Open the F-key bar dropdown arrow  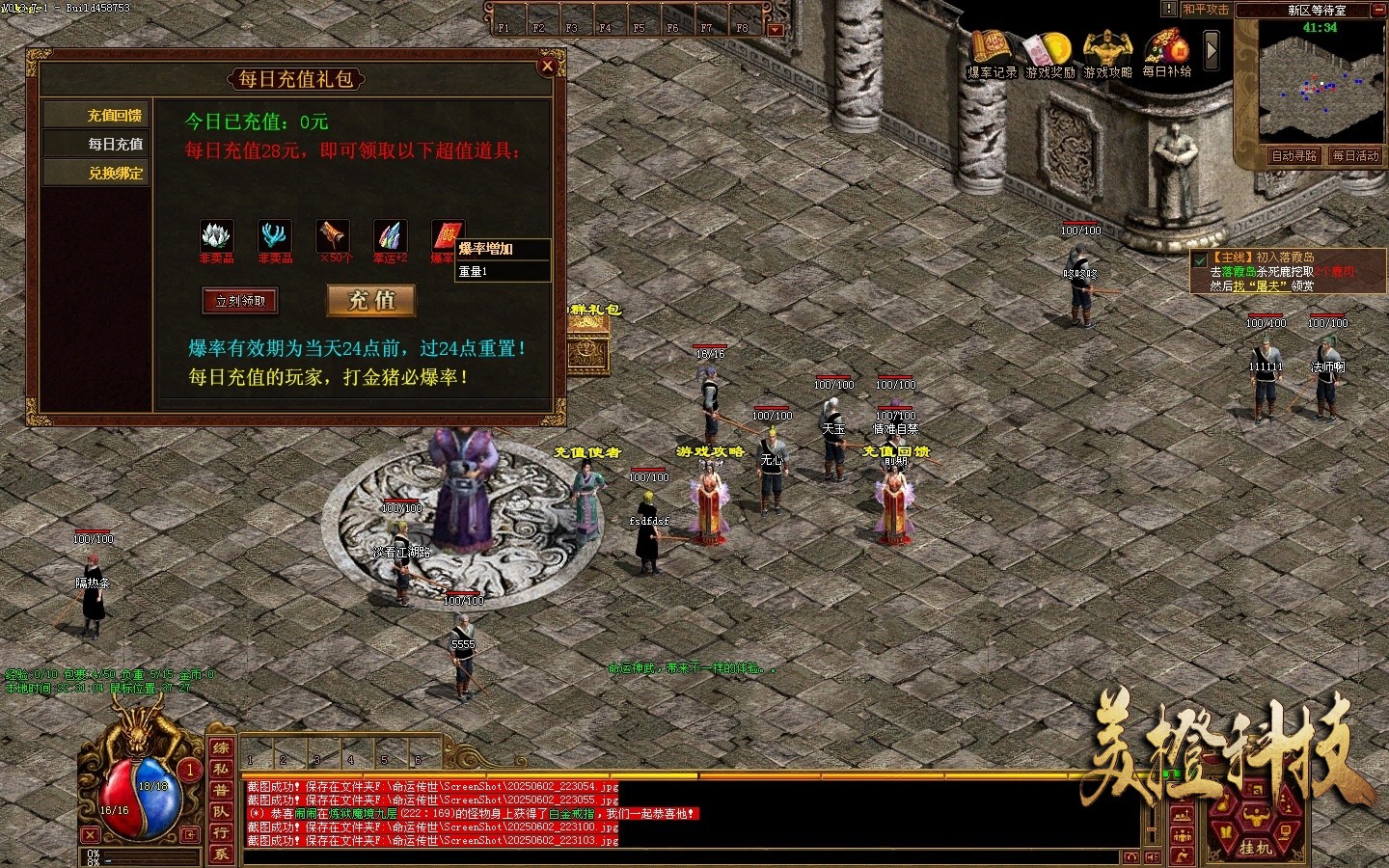776,29
